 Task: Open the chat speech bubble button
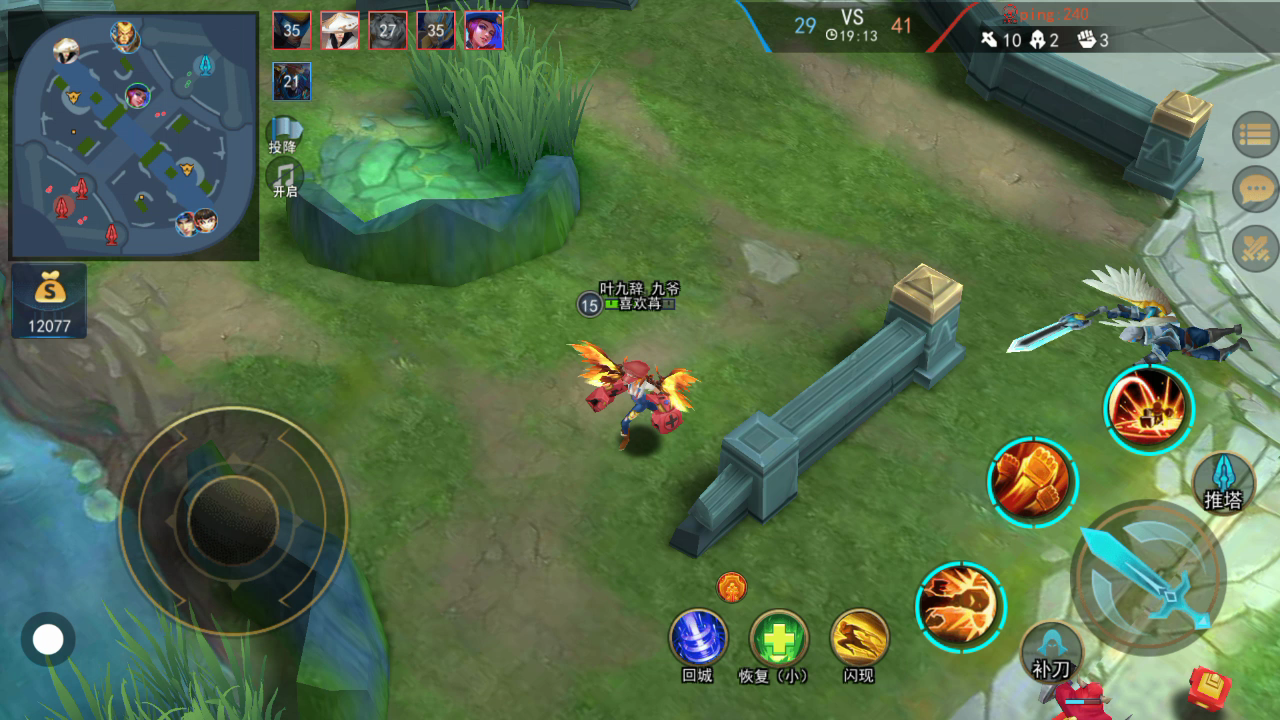pyautogui.click(x=1255, y=189)
